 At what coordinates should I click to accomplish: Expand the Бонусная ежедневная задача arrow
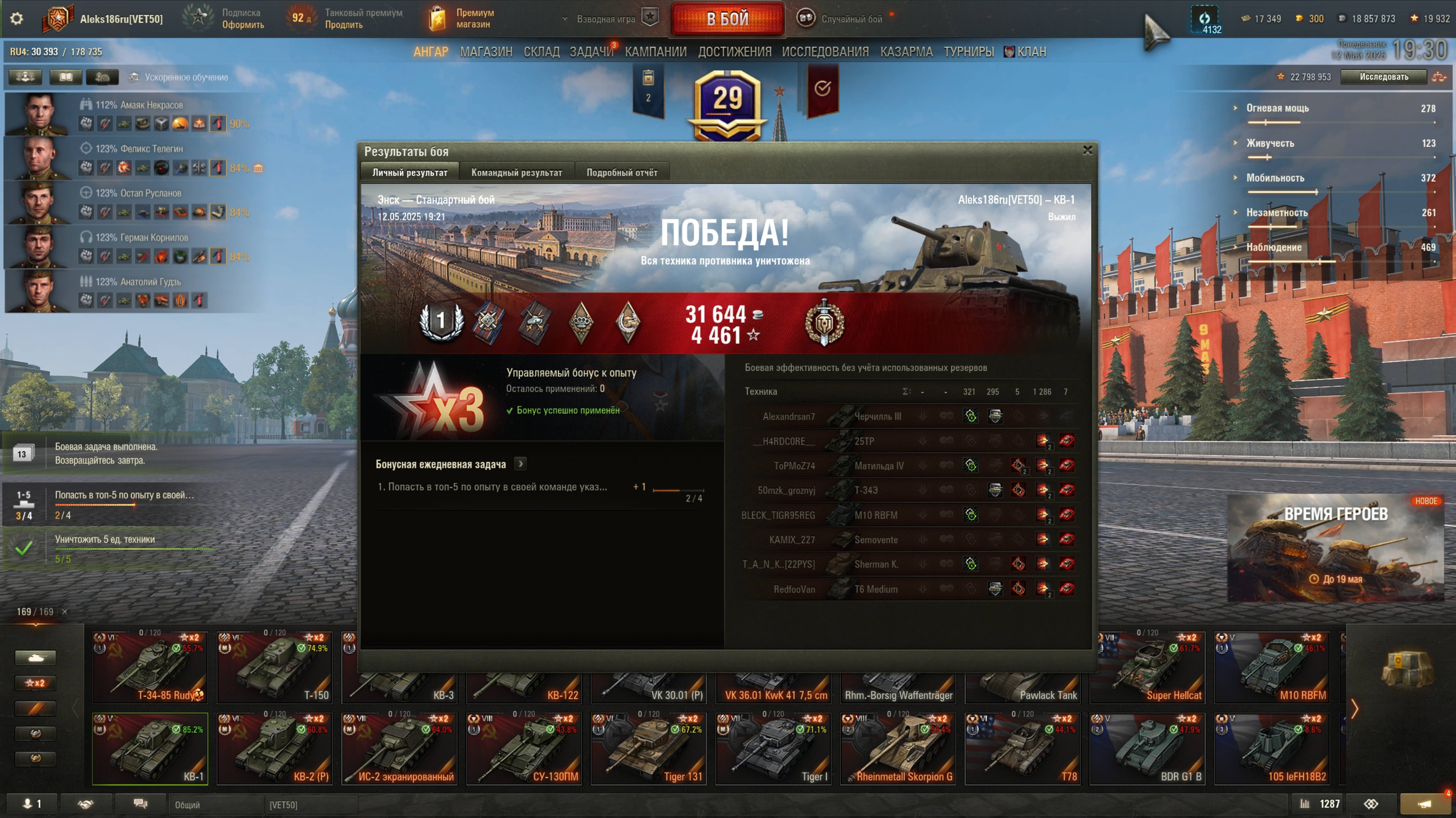click(x=521, y=464)
